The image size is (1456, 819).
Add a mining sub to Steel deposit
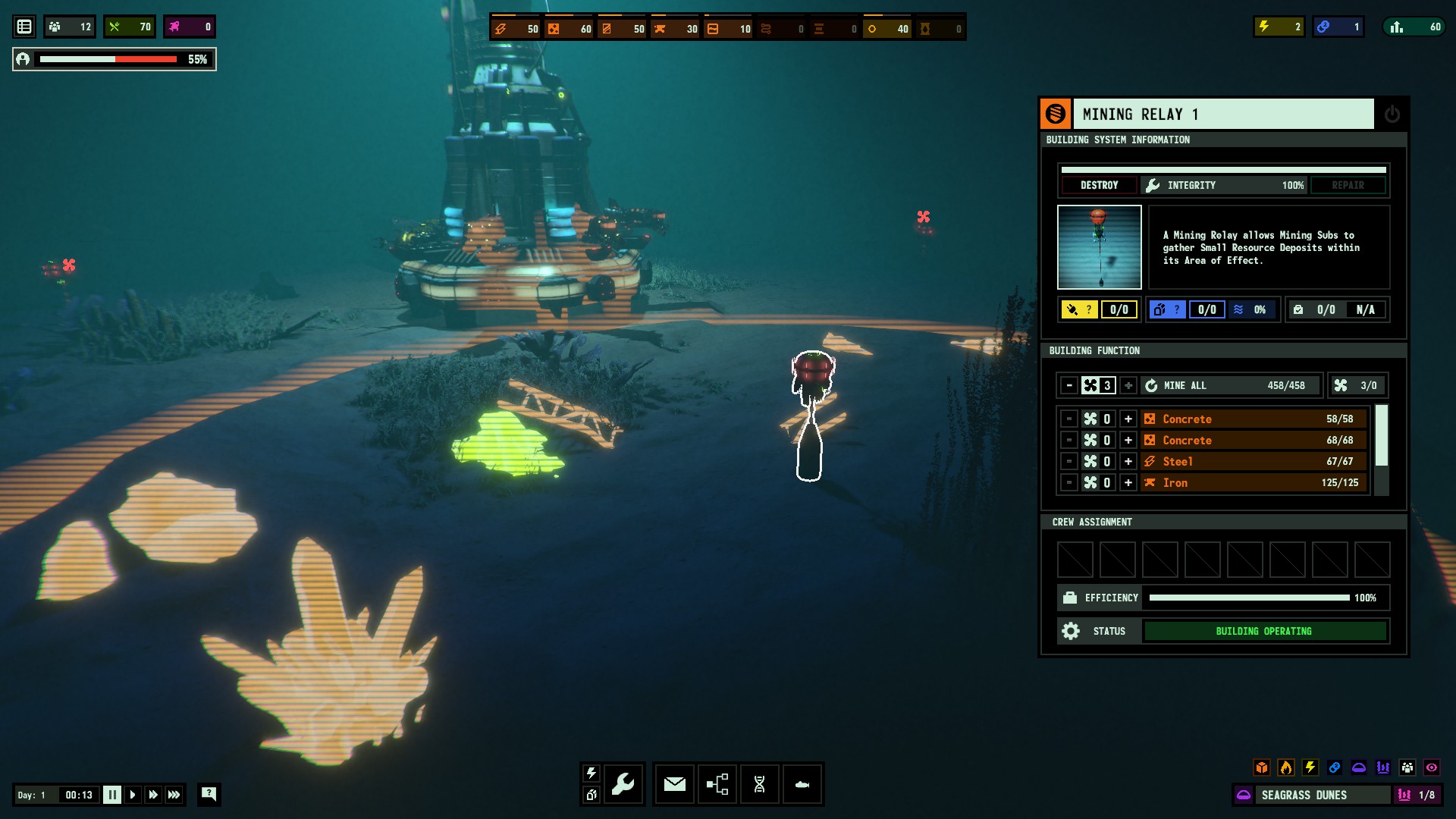tap(1128, 461)
